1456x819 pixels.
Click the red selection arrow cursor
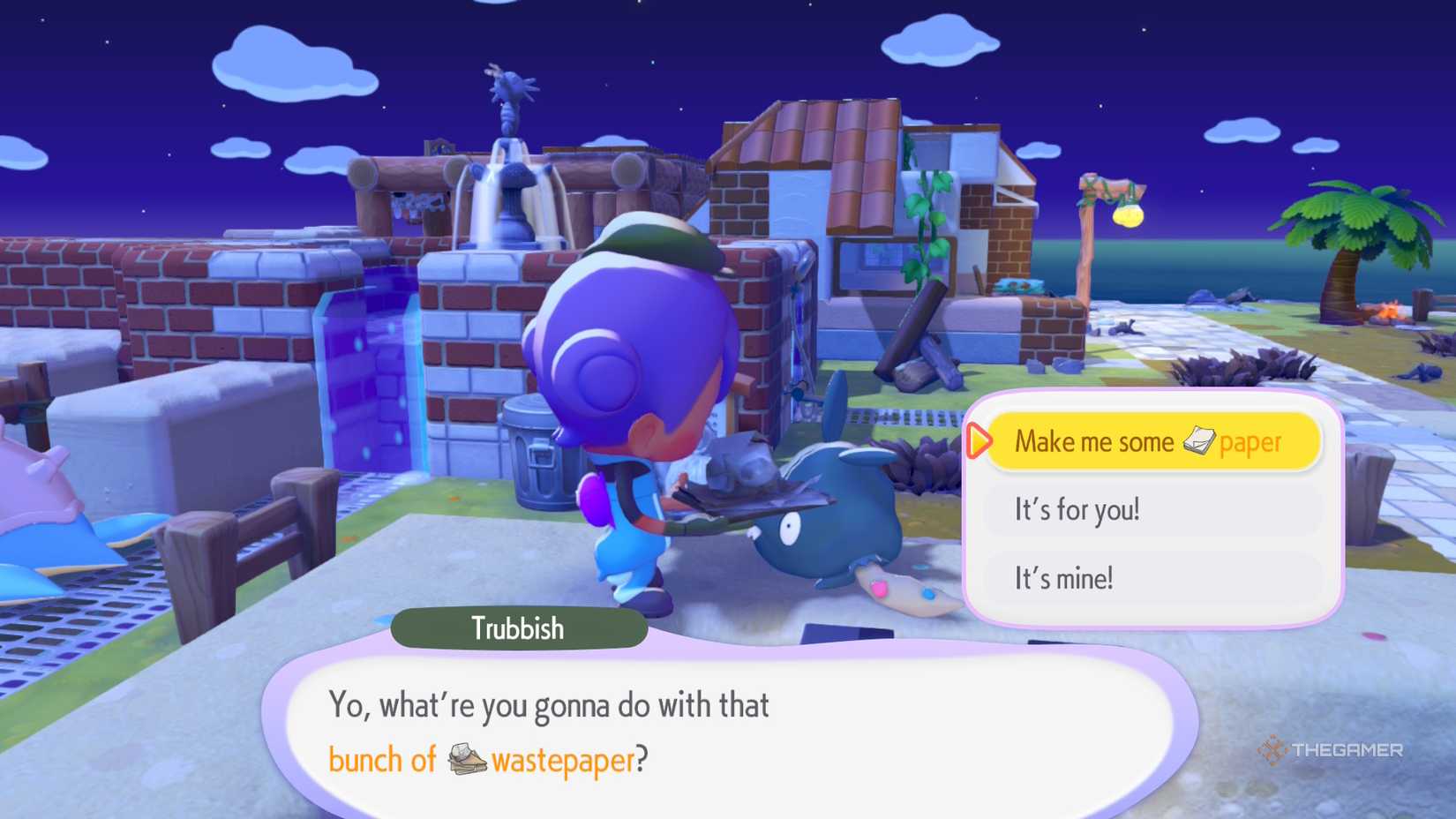(979, 441)
